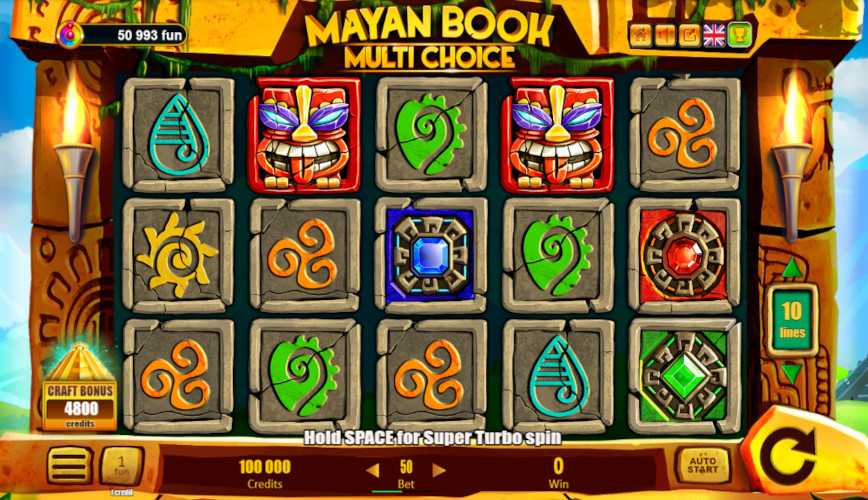Click the fullscreen expand icon
The height and width of the screenshot is (500, 868).
(690, 36)
